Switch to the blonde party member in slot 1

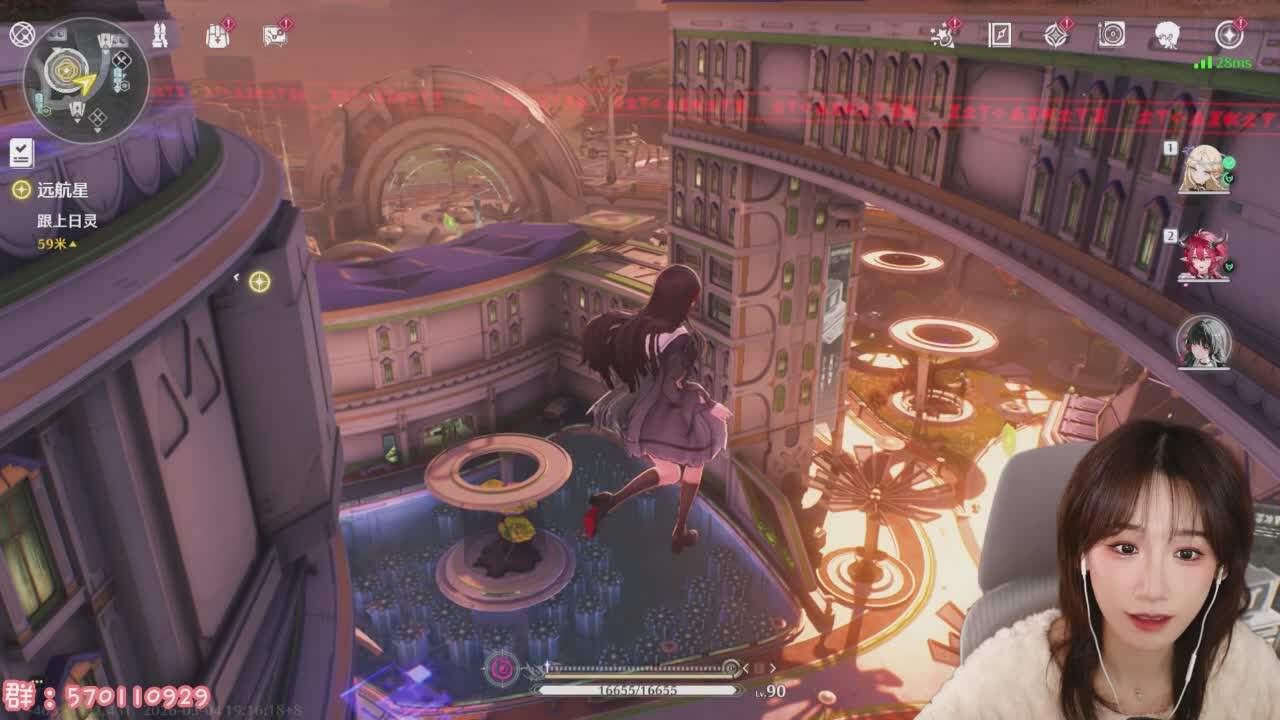click(1202, 170)
